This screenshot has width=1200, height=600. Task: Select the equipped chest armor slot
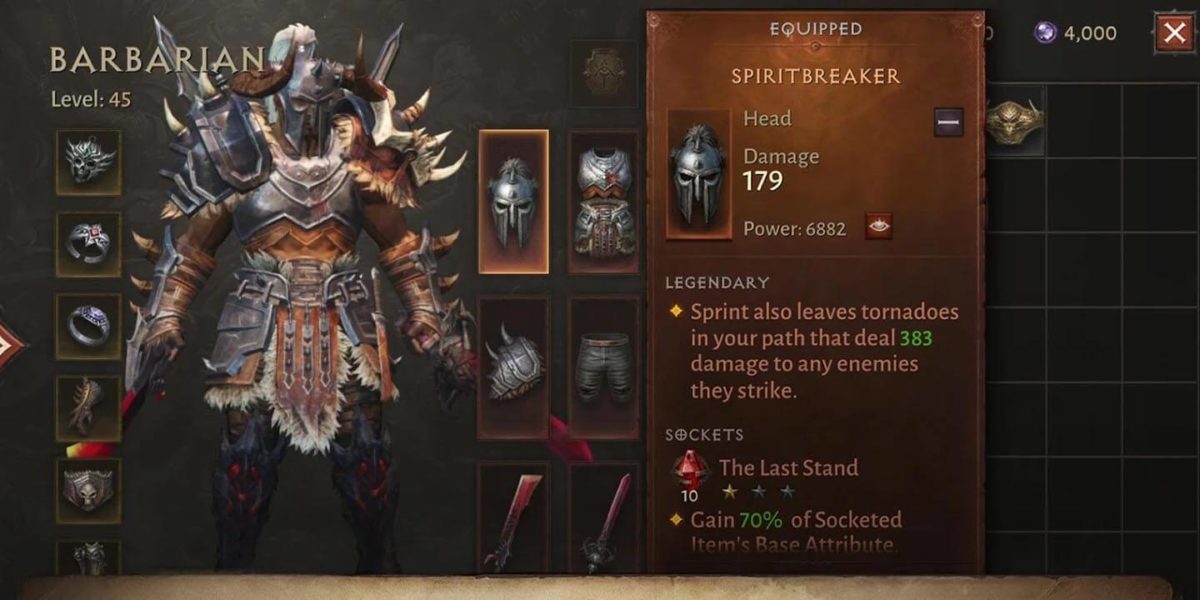(604, 201)
